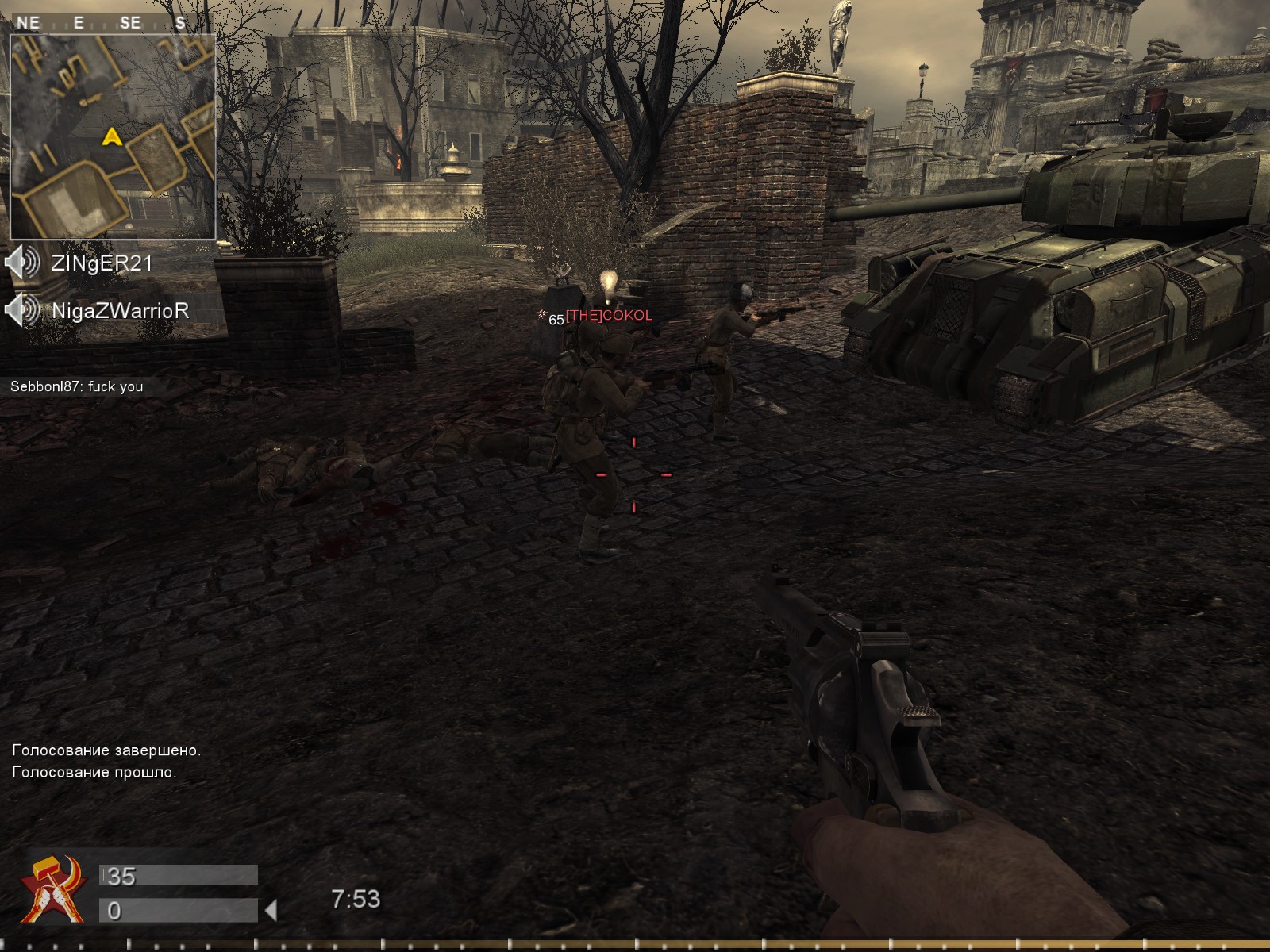Click NigaZWarrioR's voice speaker icon

22,310
